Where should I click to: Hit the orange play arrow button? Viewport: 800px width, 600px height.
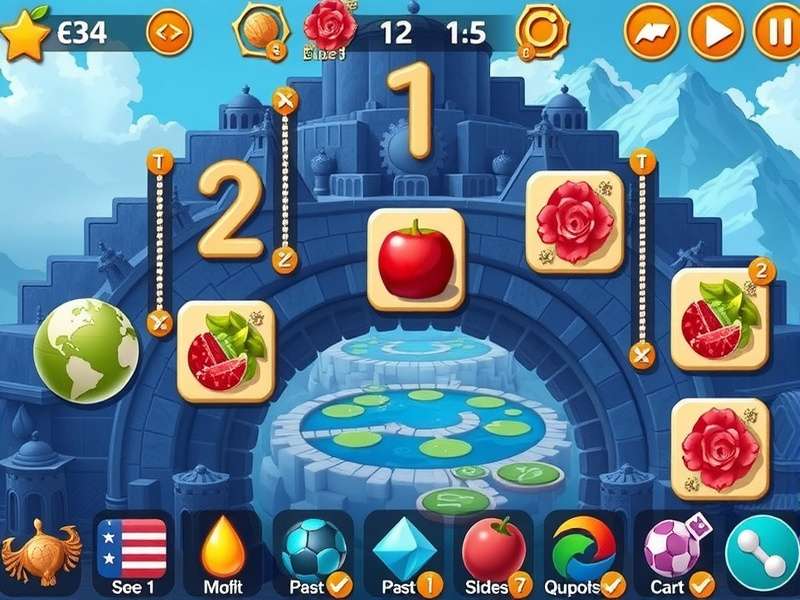[x=716, y=31]
